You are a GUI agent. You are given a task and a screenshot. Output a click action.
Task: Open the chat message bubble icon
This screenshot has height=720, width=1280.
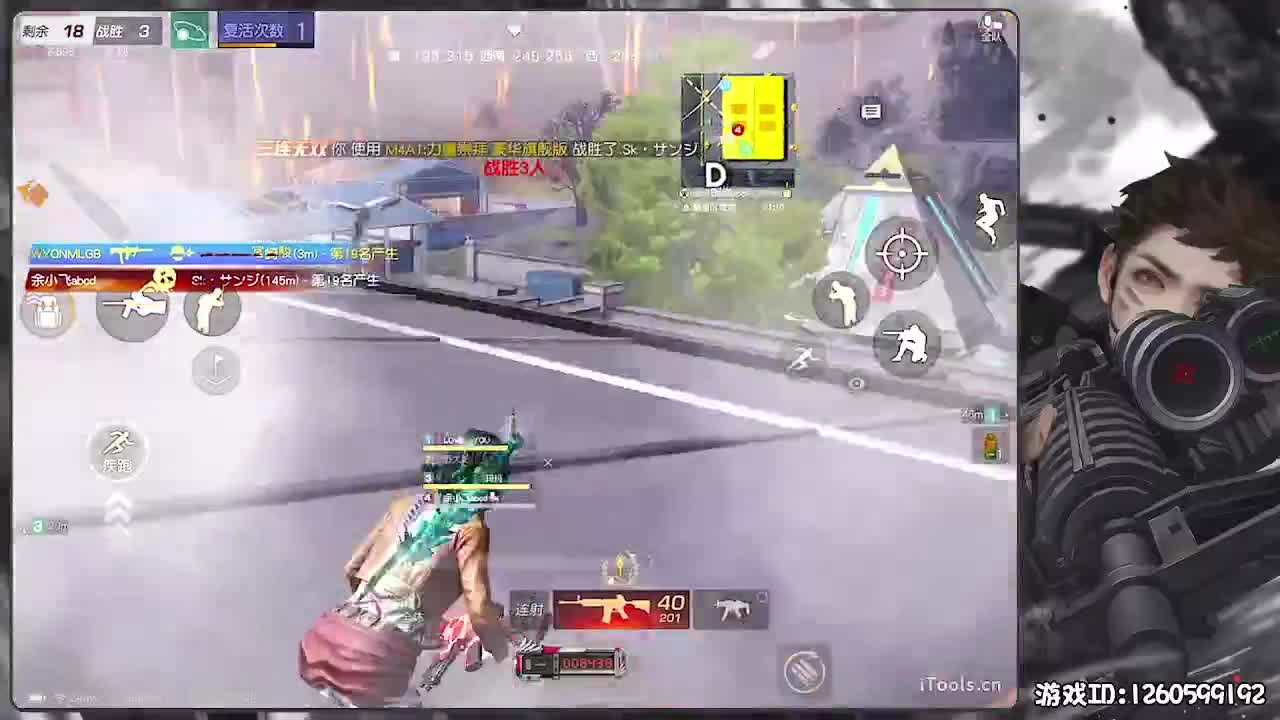pyautogui.click(x=871, y=112)
